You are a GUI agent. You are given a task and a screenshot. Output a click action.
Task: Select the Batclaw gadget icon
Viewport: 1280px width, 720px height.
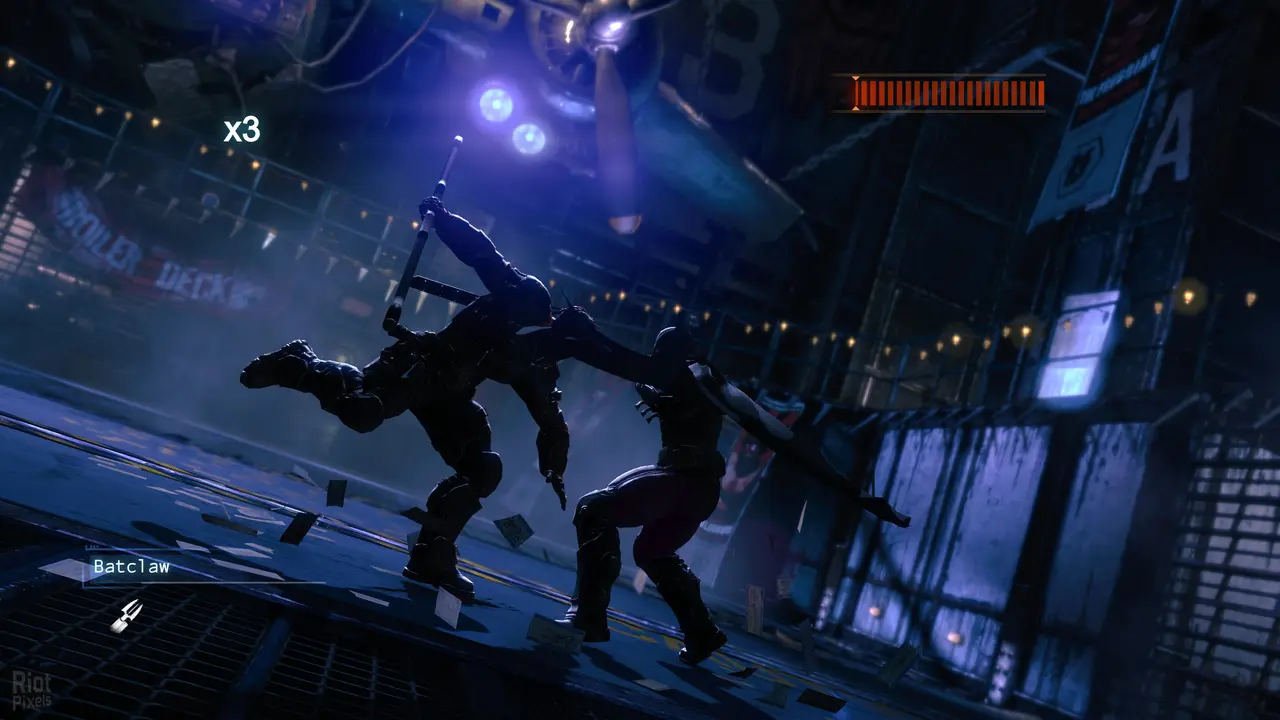tap(126, 614)
